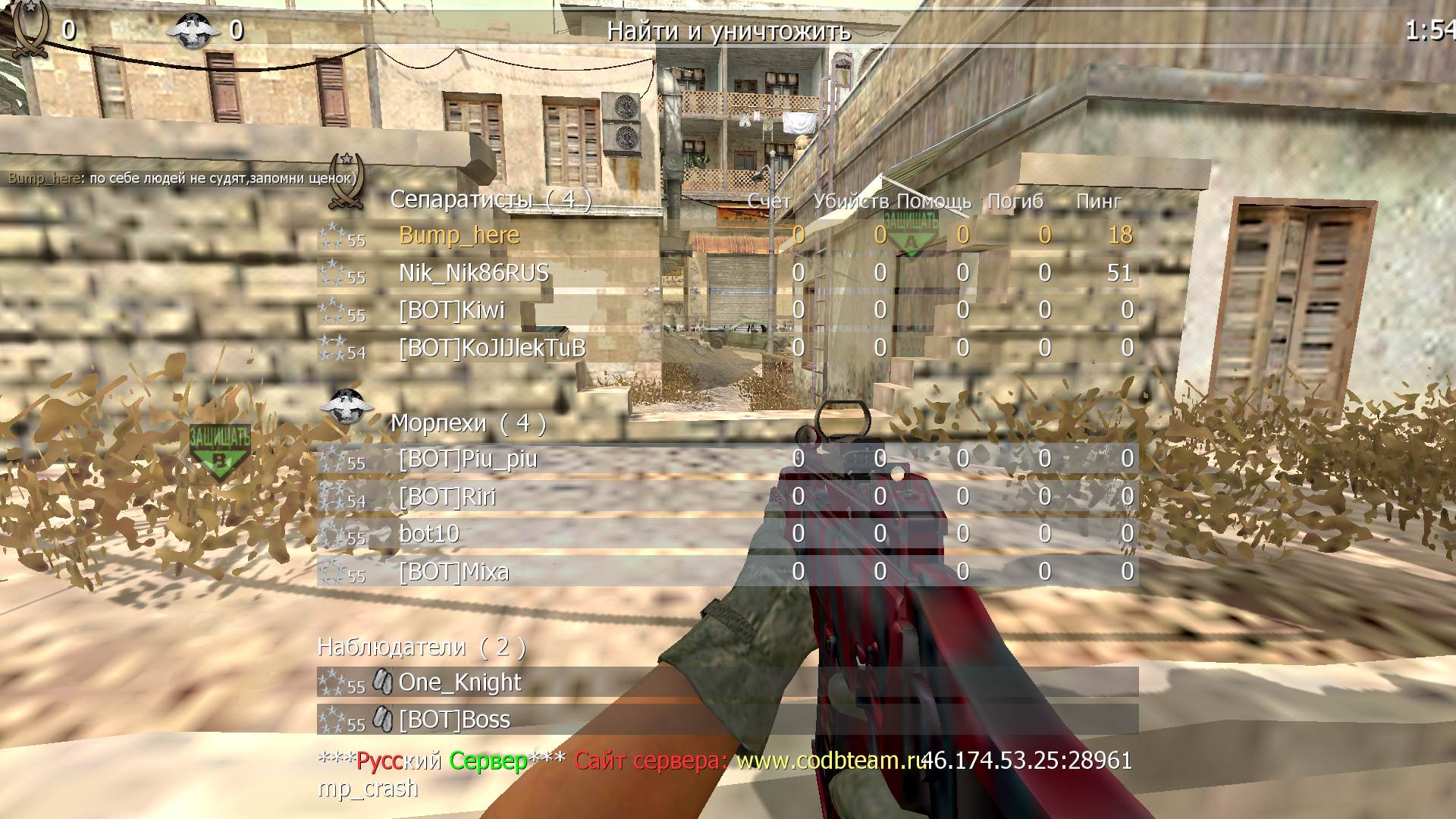The height and width of the screenshot is (819, 1456).
Task: Click the Пинг column header
Action: [1098, 201]
